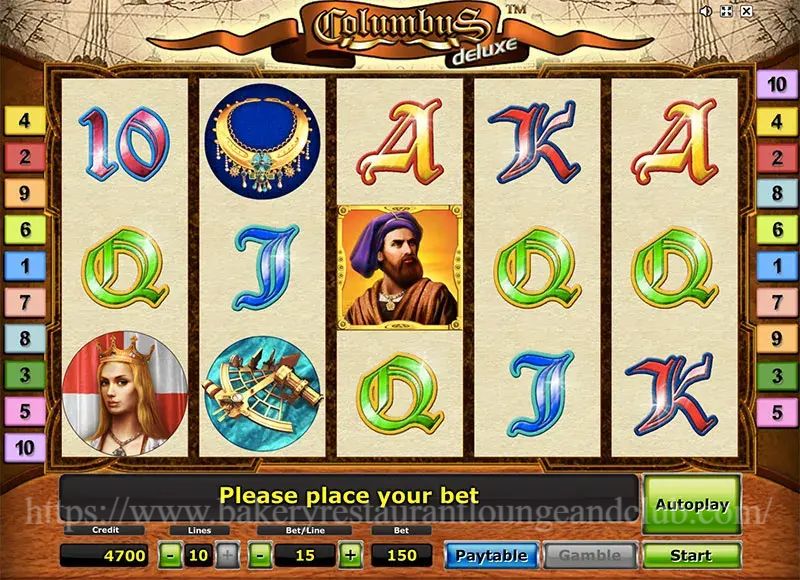Viewport: 800px width, 580px height.
Task: Toggle the sound speaker icon
Action: [x=706, y=11]
